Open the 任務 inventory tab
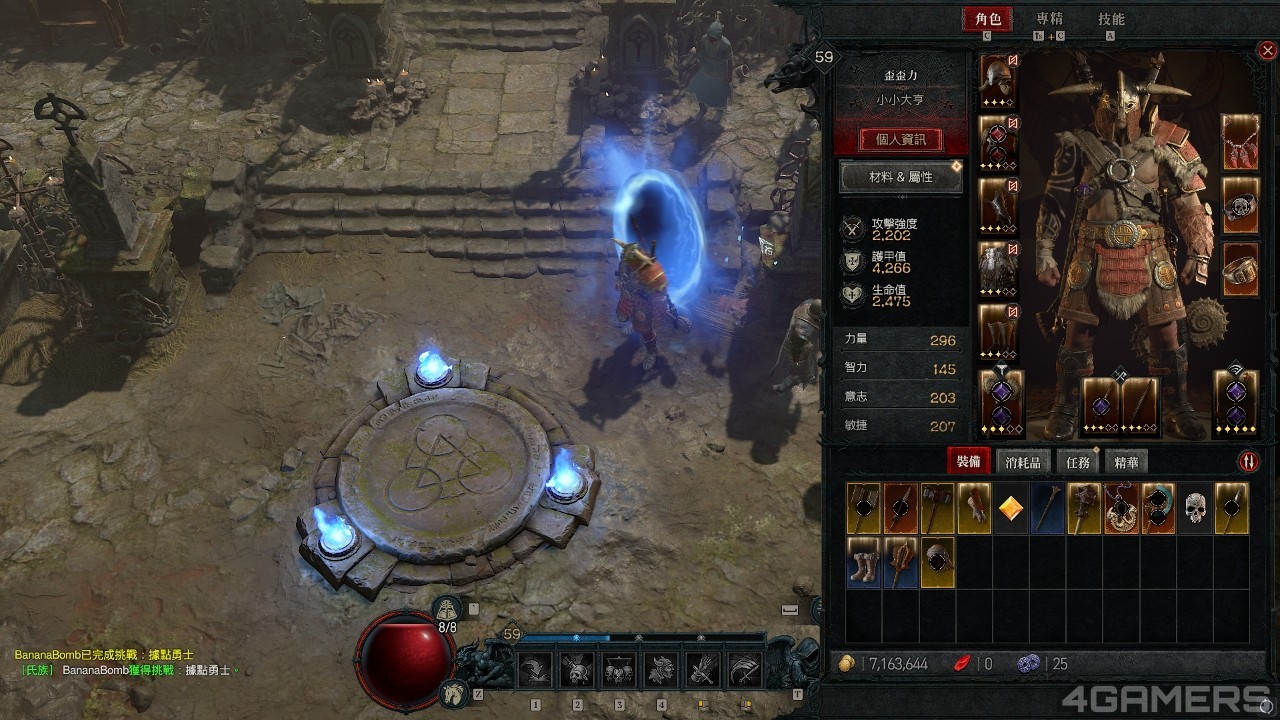1280x720 pixels. (x=1078, y=461)
